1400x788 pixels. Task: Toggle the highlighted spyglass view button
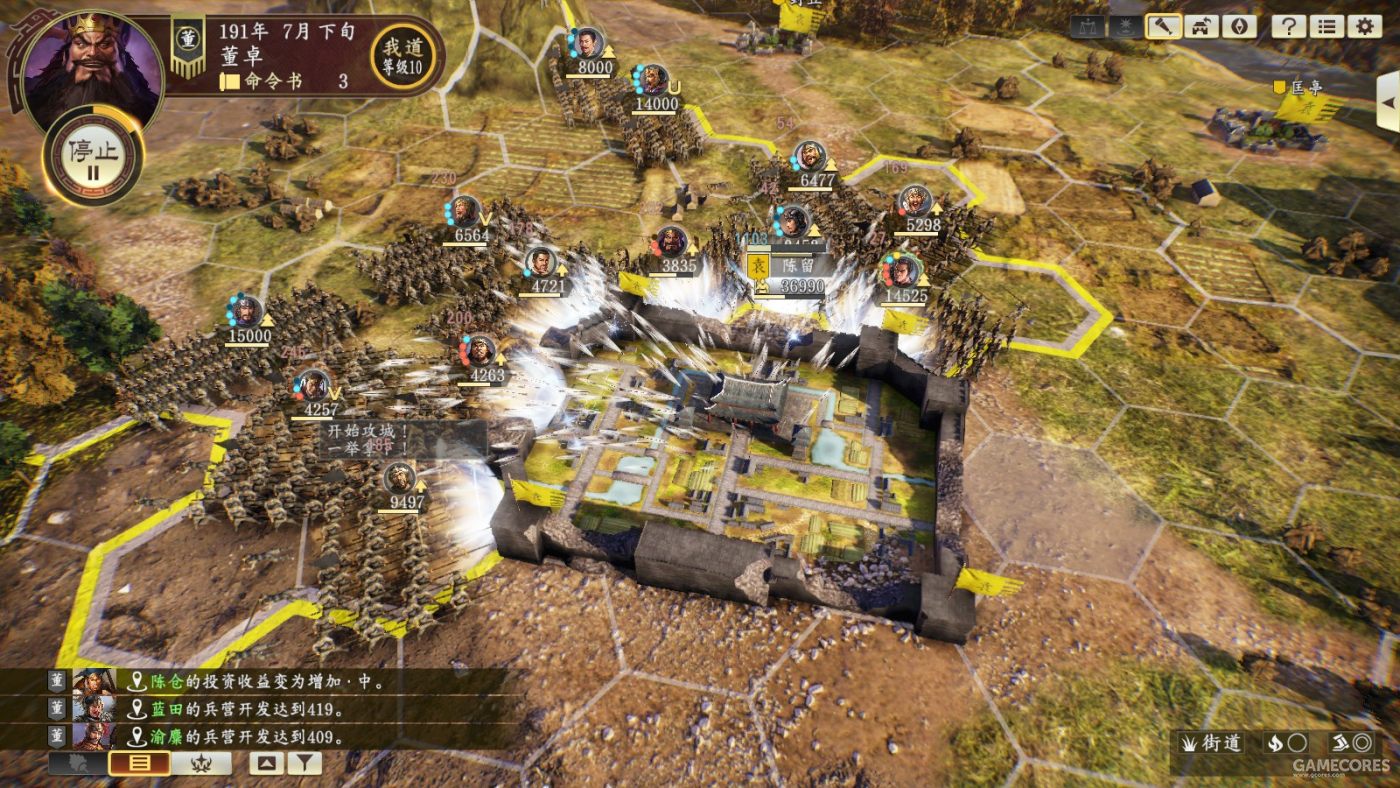pos(1164,26)
